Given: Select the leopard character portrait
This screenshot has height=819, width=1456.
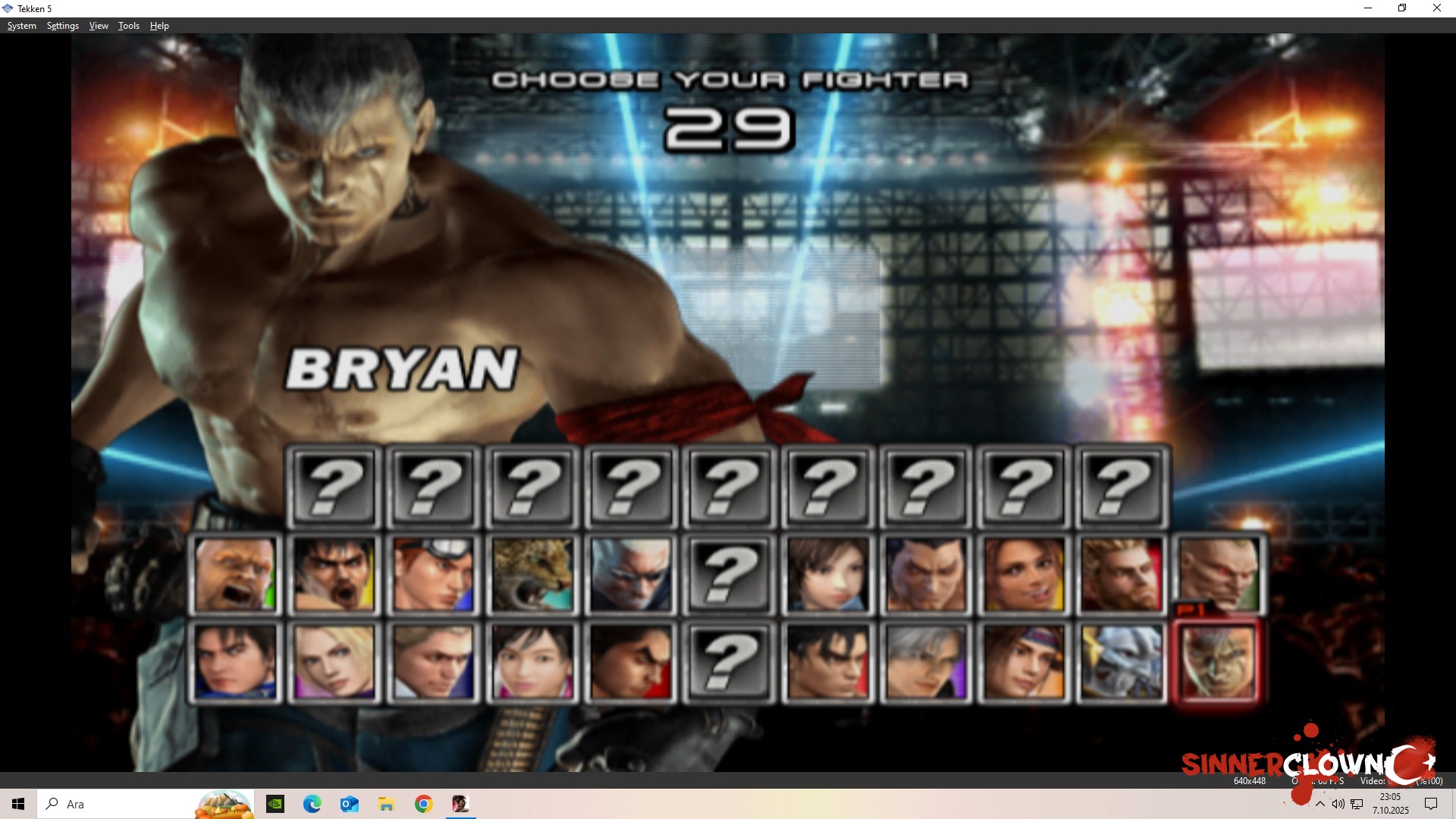Looking at the screenshot, I should point(533,575).
